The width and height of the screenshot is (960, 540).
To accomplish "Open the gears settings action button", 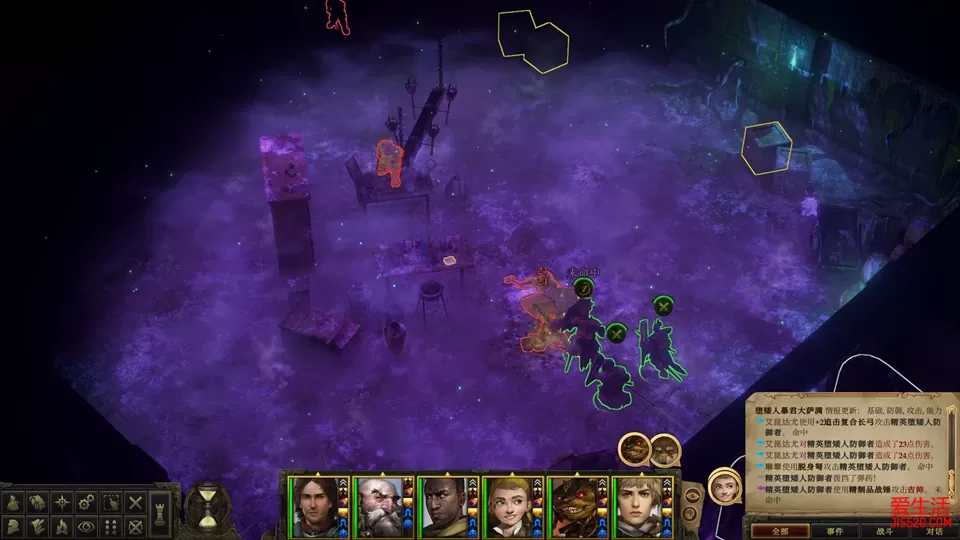I will pyautogui.click(x=87, y=502).
